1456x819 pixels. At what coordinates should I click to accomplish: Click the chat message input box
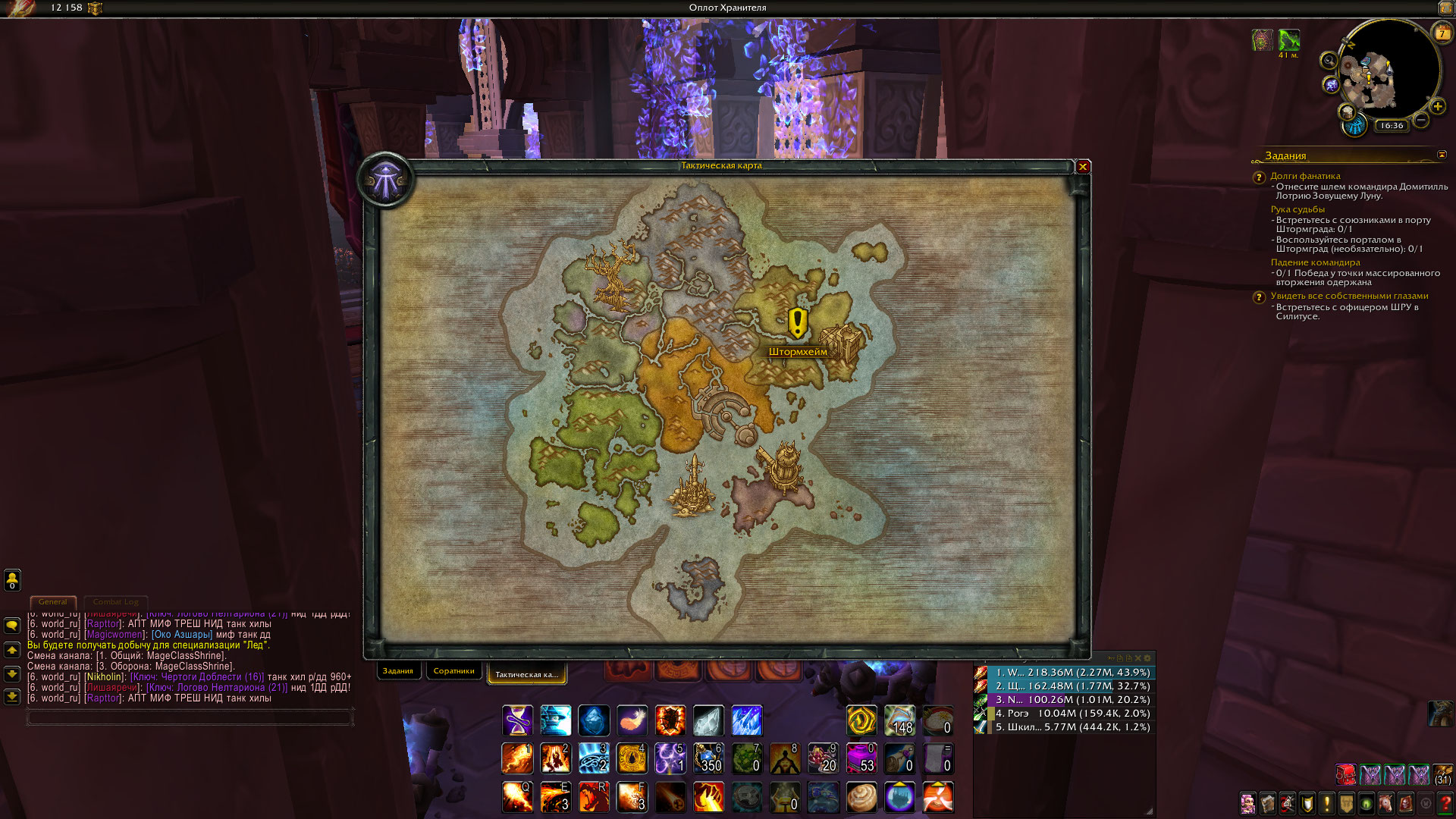pos(190,717)
